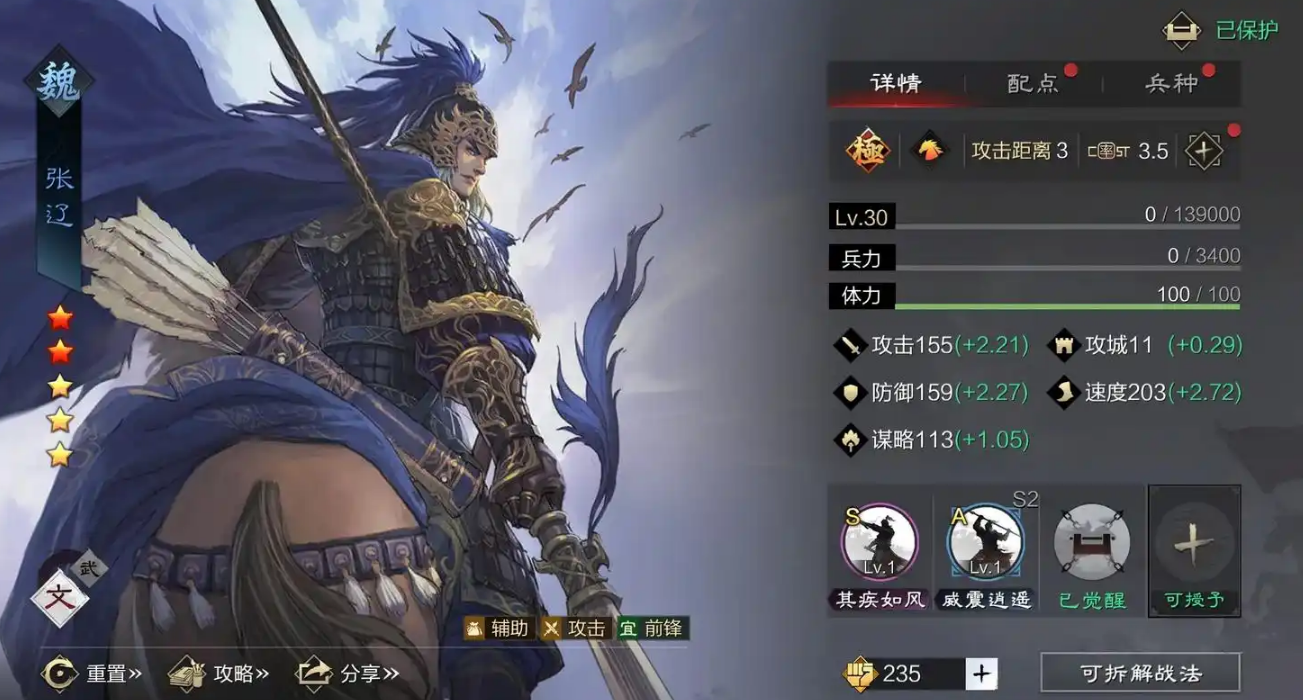Open the 已觉醒 awakening slot

(x=1092, y=543)
